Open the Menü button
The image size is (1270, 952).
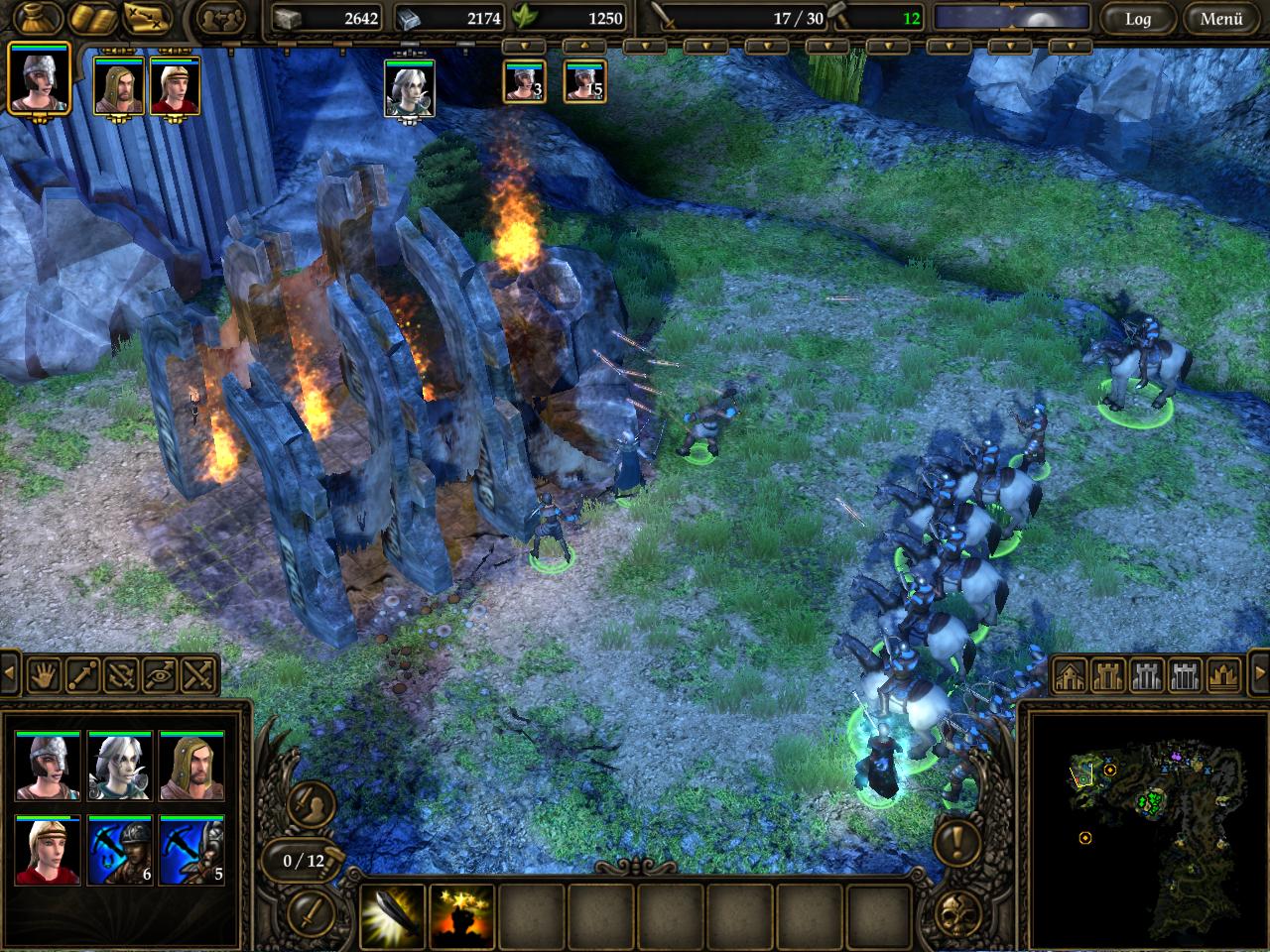(1221, 19)
